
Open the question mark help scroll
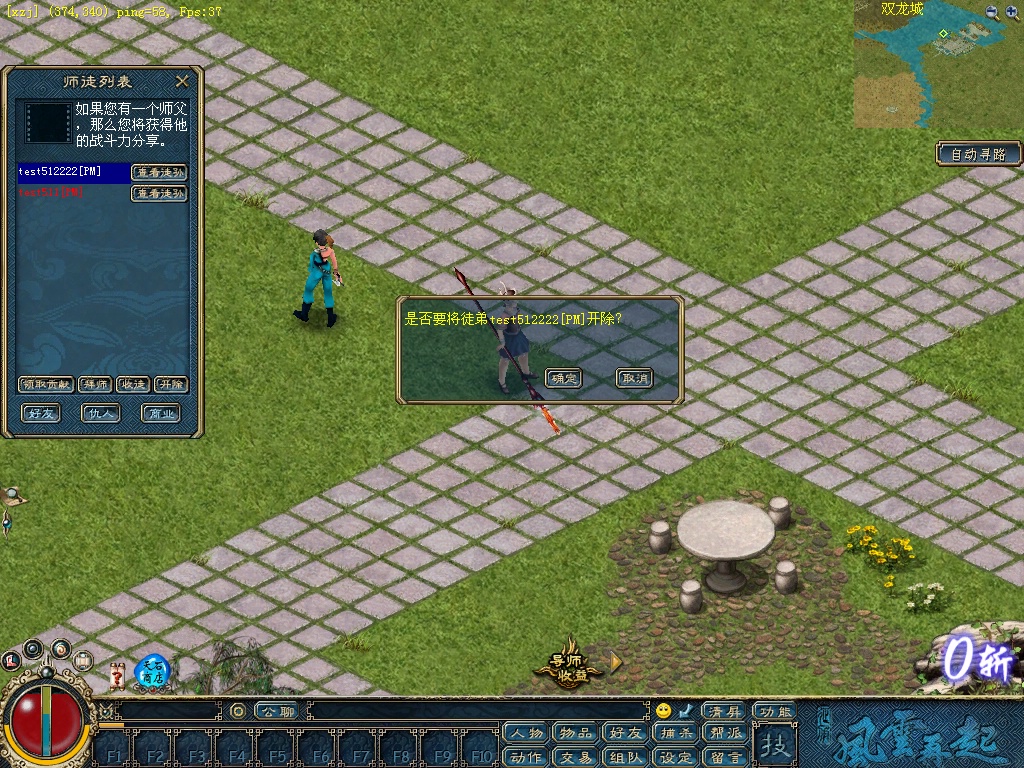[117, 676]
